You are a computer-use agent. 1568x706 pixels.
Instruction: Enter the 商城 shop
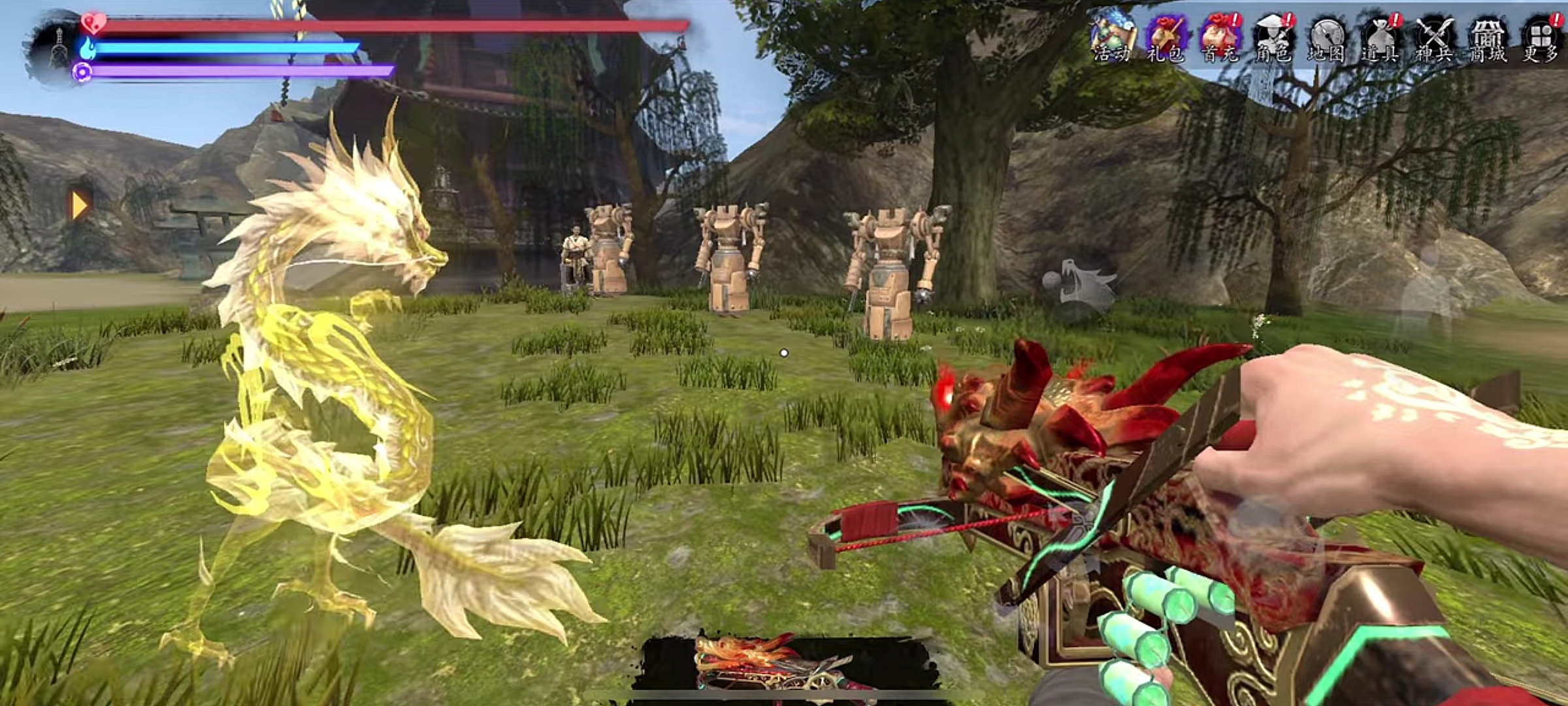coord(1488,39)
